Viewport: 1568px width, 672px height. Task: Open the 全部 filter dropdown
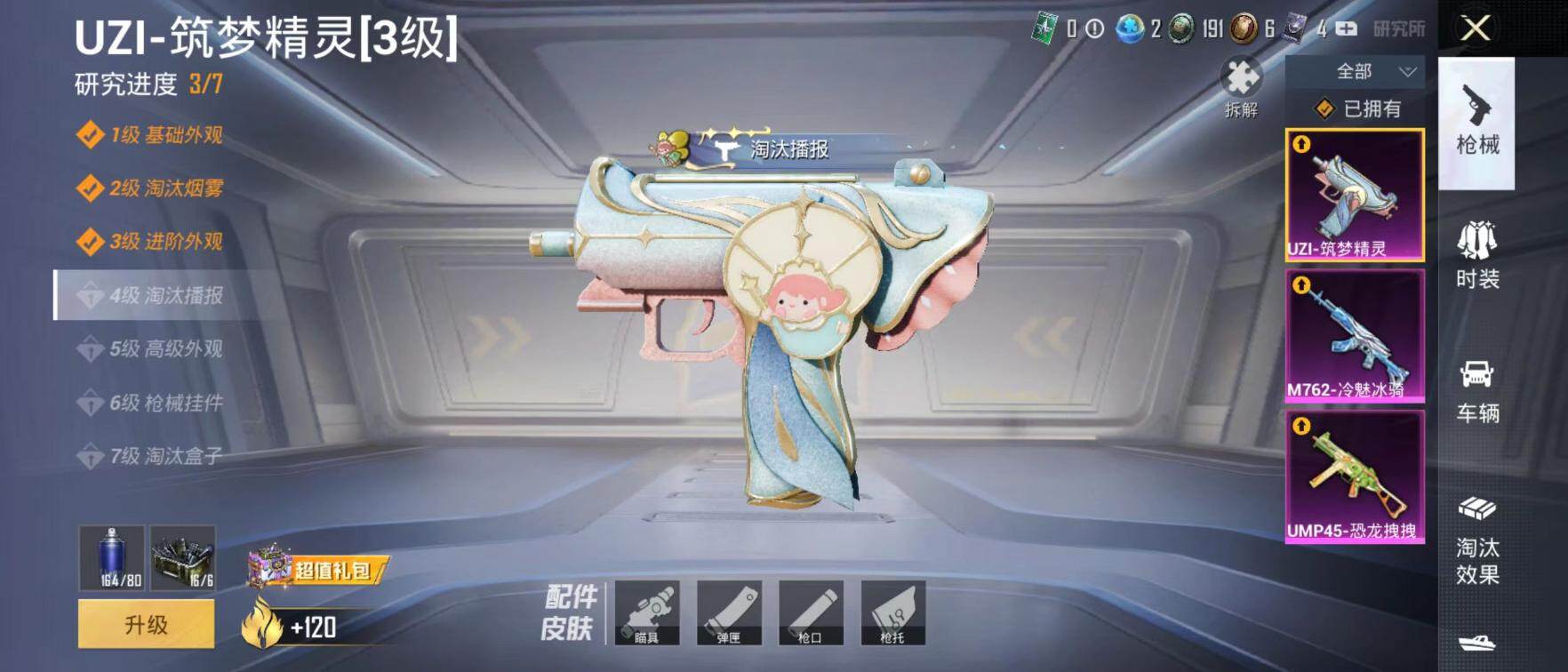coord(1356,71)
